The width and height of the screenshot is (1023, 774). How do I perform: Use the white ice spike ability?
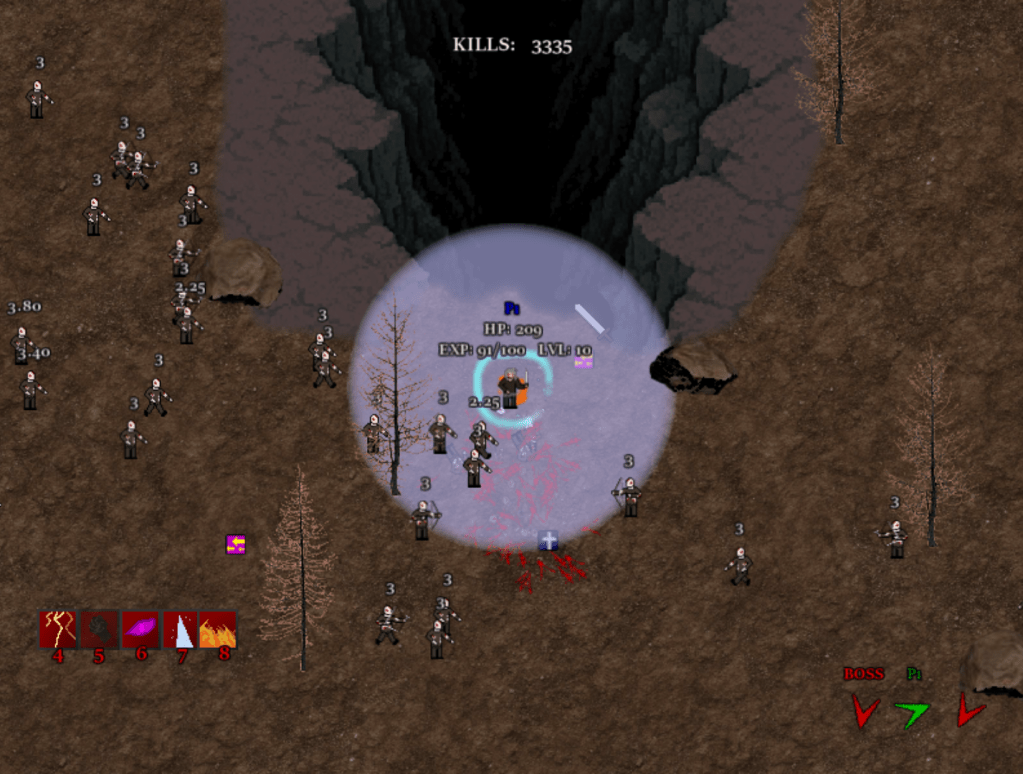180,629
